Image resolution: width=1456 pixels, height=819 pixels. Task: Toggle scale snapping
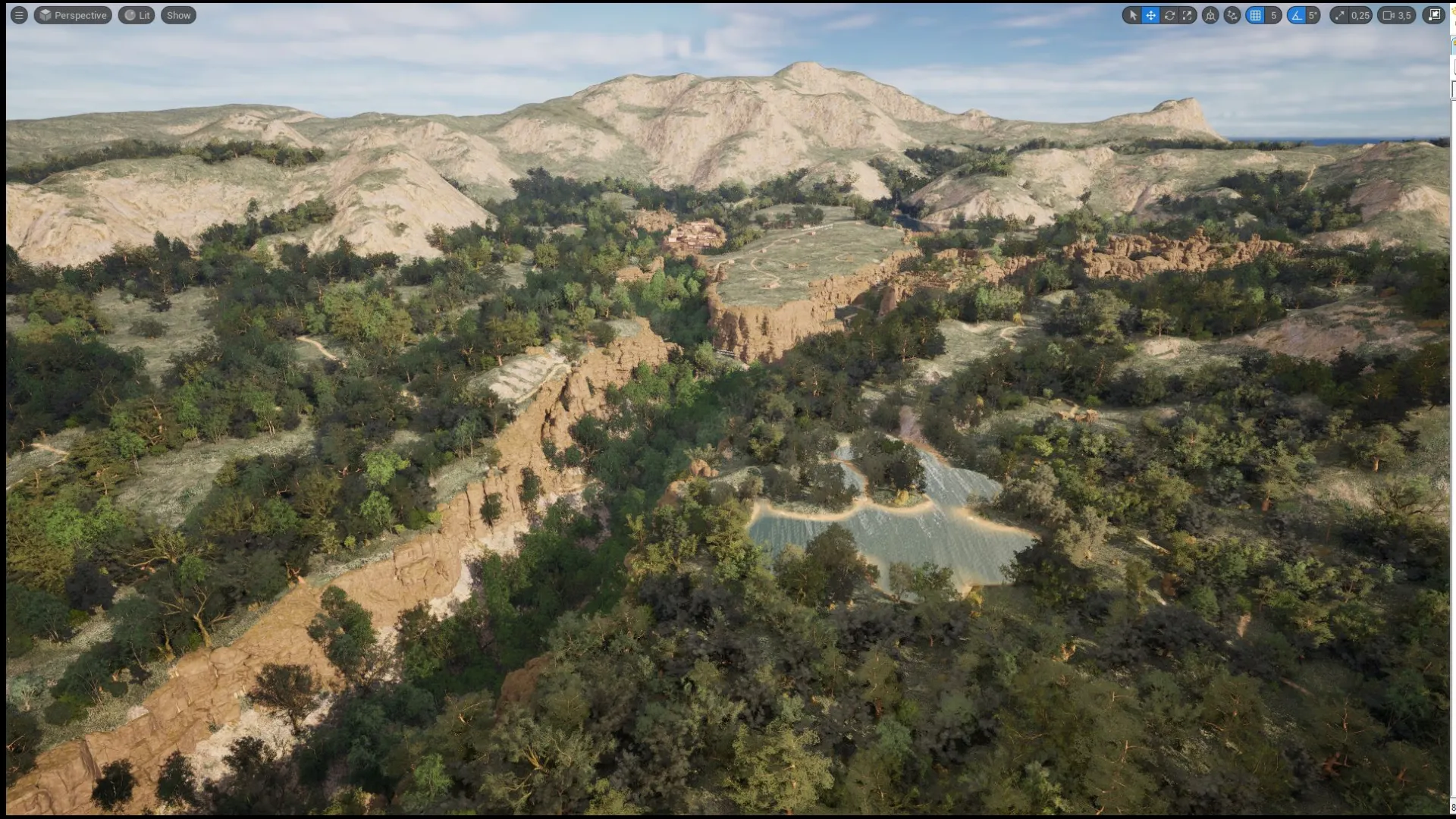(1339, 15)
